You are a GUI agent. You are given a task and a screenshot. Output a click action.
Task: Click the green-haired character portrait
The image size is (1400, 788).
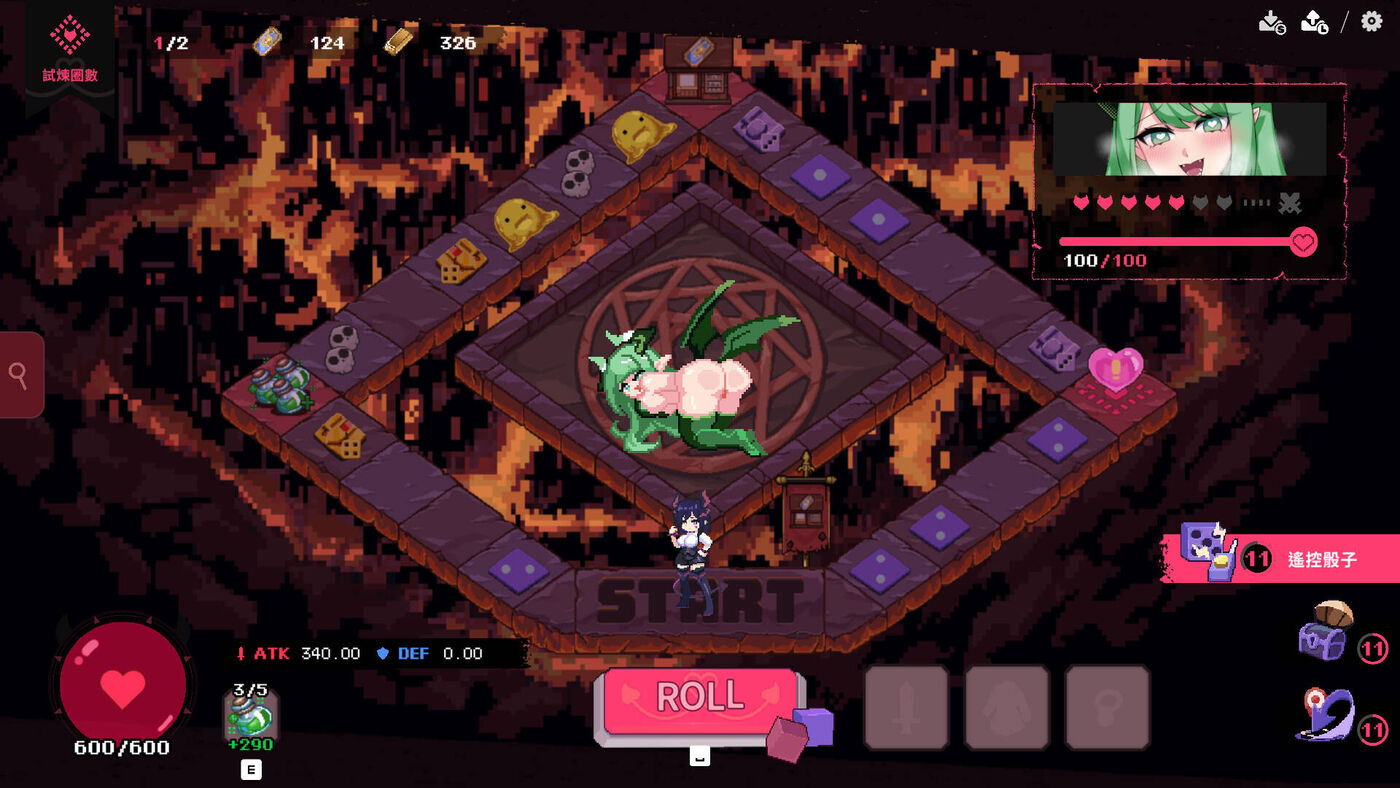[1190, 138]
